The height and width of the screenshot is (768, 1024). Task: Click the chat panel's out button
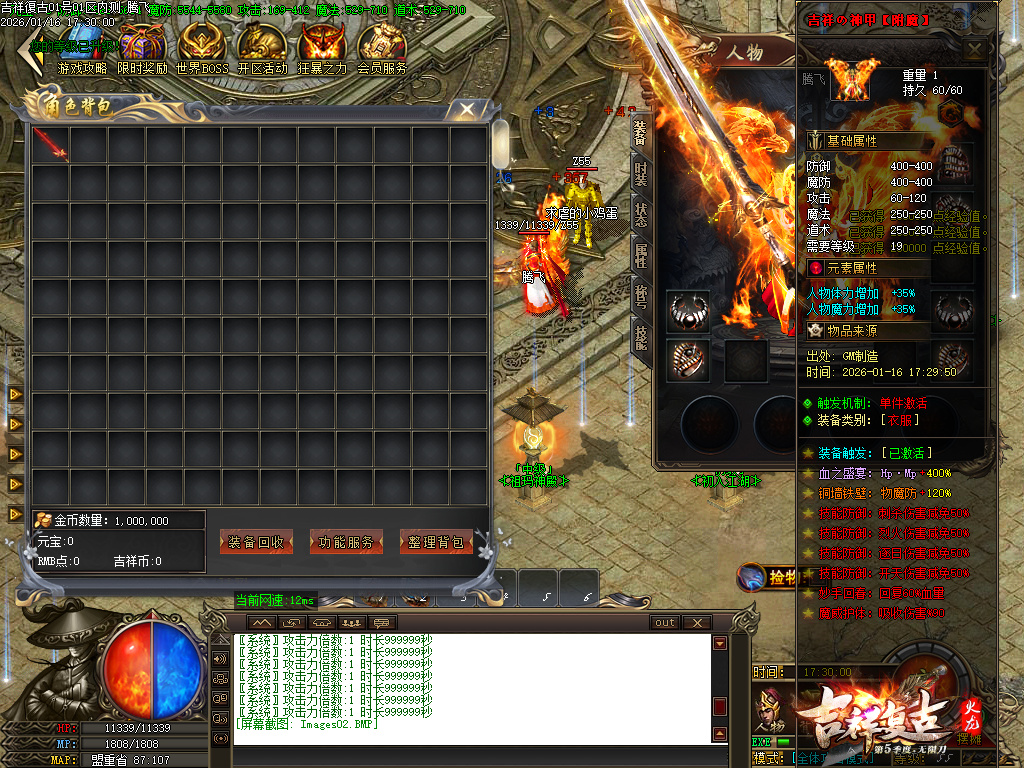(665, 622)
